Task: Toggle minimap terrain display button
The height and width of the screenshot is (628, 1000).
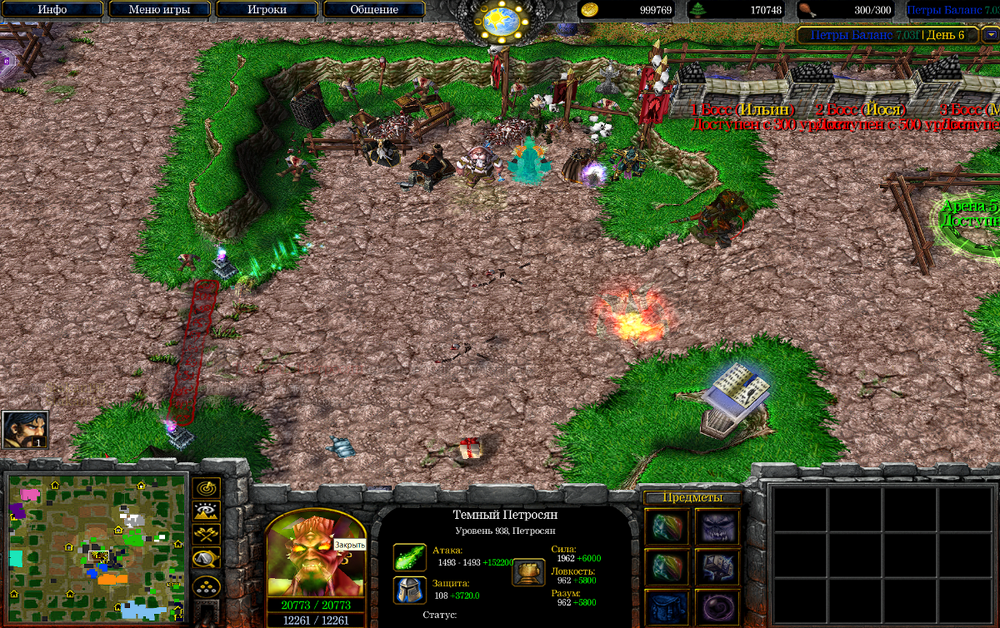Action: point(207,511)
